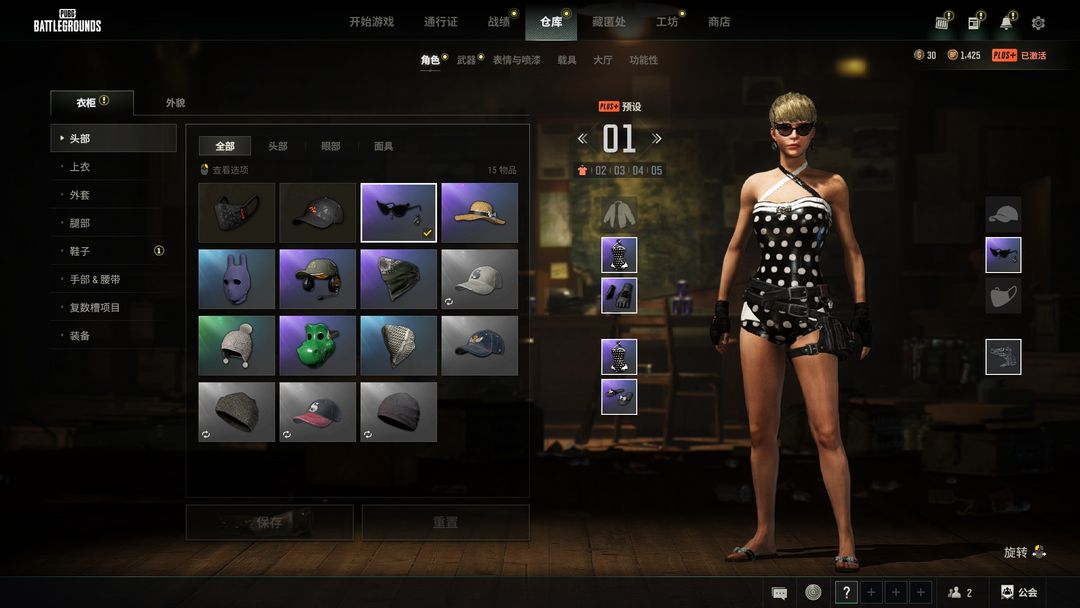
Task: Choose the 上衣 clothing category
Action: click(80, 167)
